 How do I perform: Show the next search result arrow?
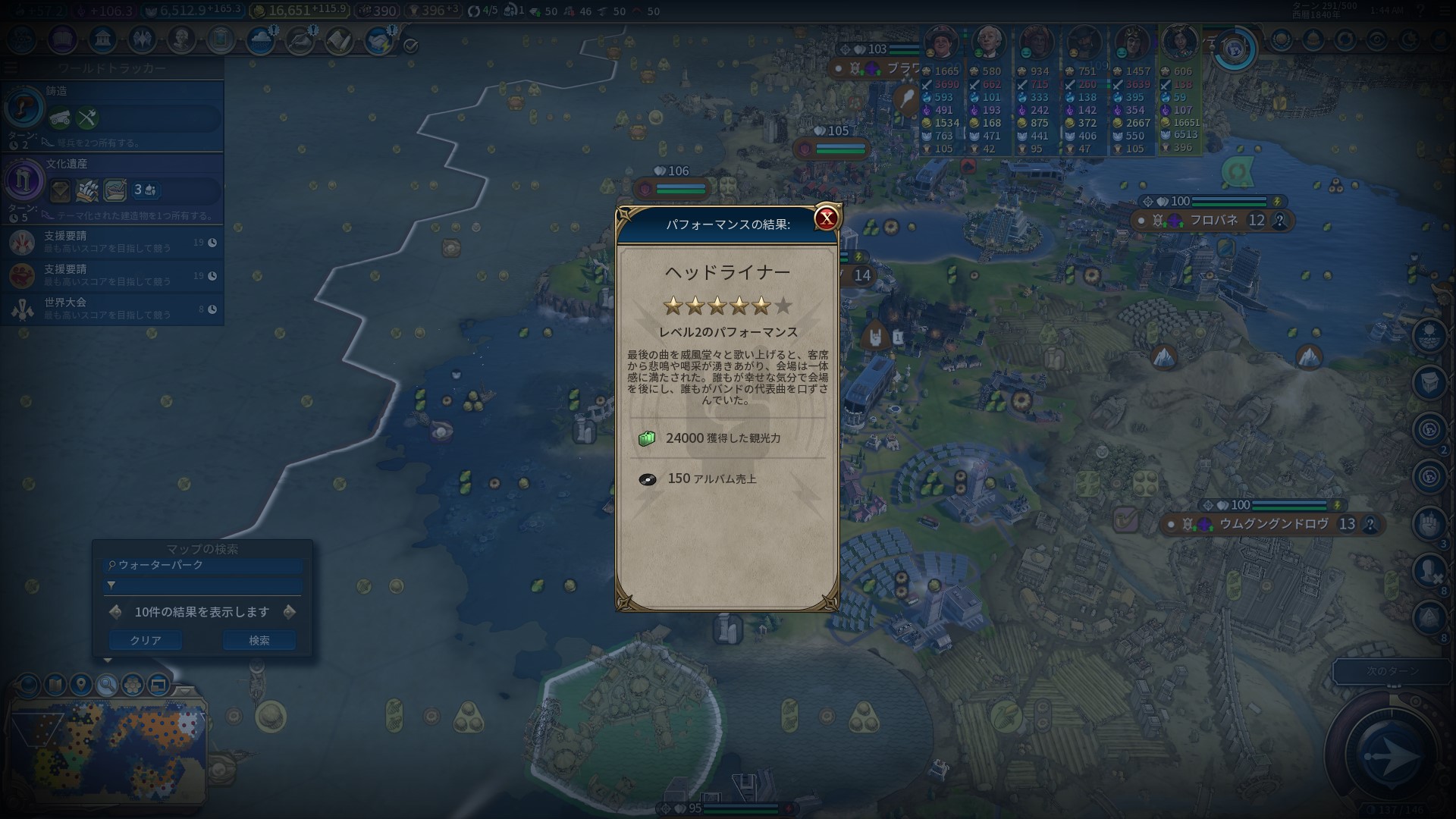[x=289, y=612]
